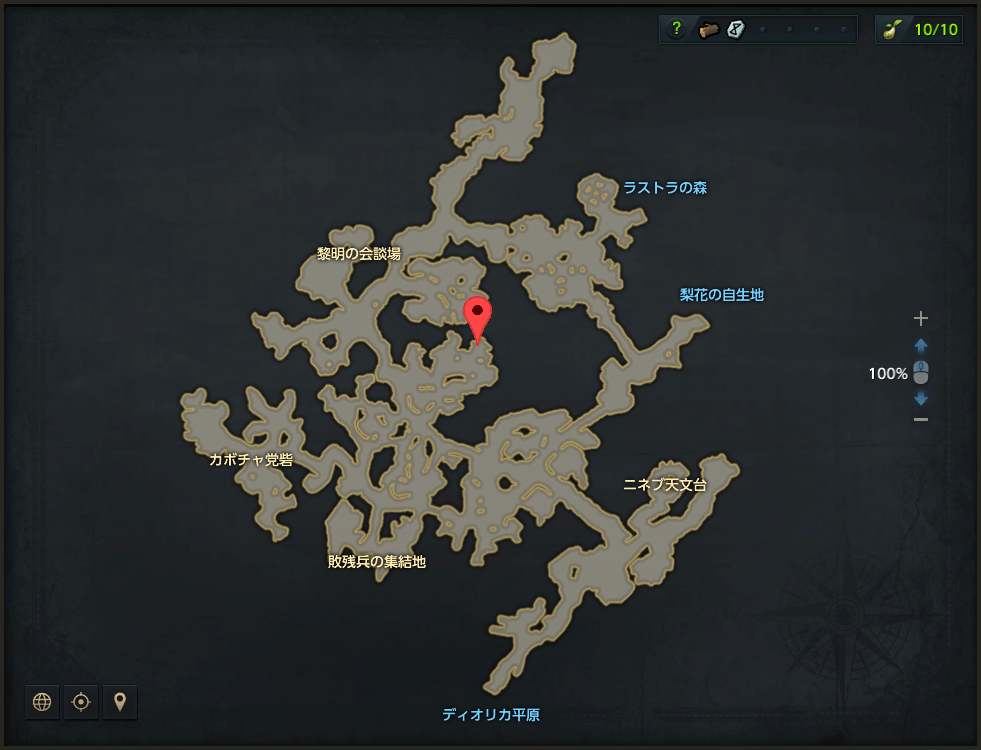Center the map using the crosshair button
The width and height of the screenshot is (981, 750).
[x=81, y=702]
